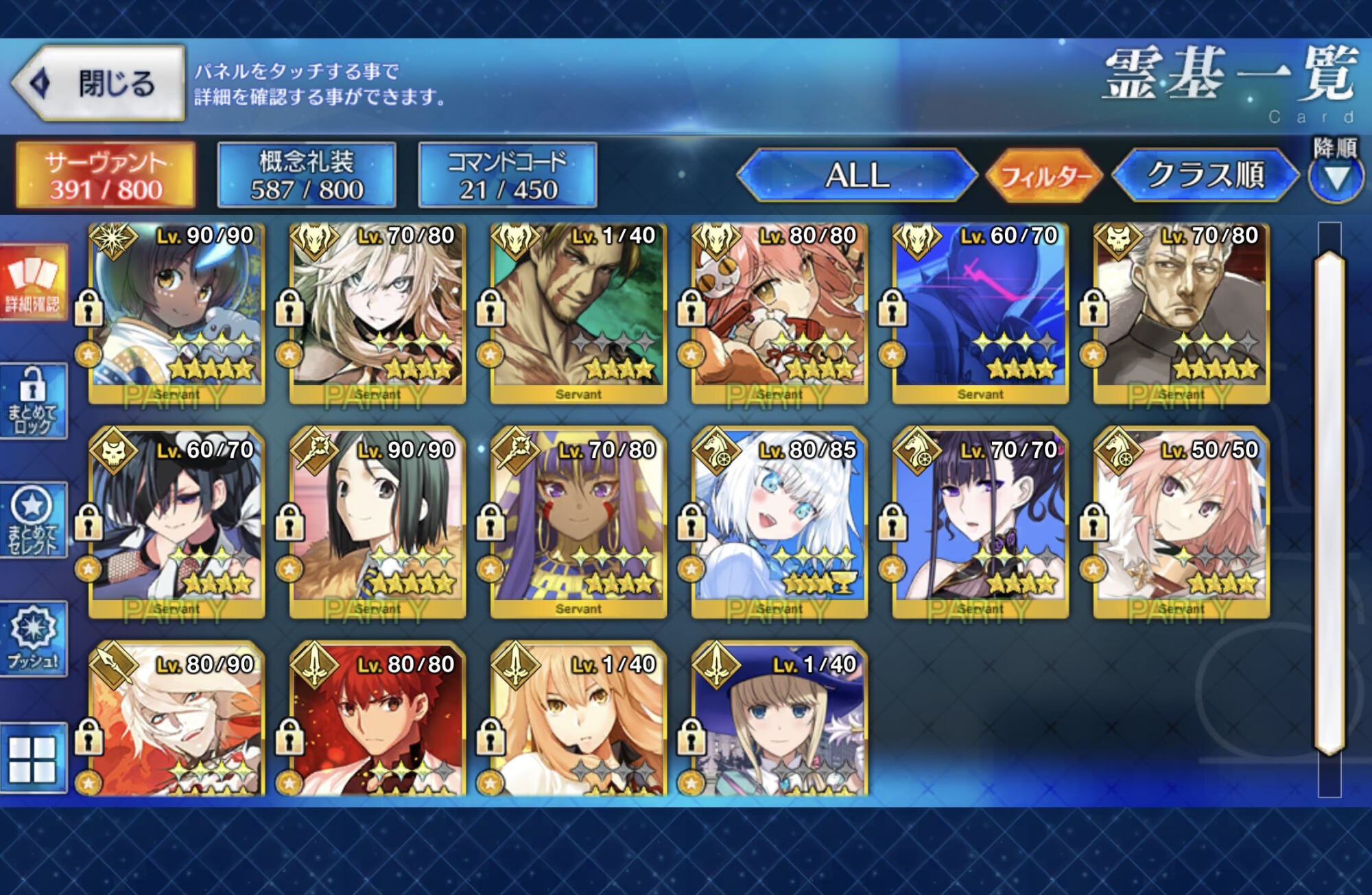Toggle the 降順 descending sort arrow
Viewport: 1372px width, 895px height.
click(1335, 178)
